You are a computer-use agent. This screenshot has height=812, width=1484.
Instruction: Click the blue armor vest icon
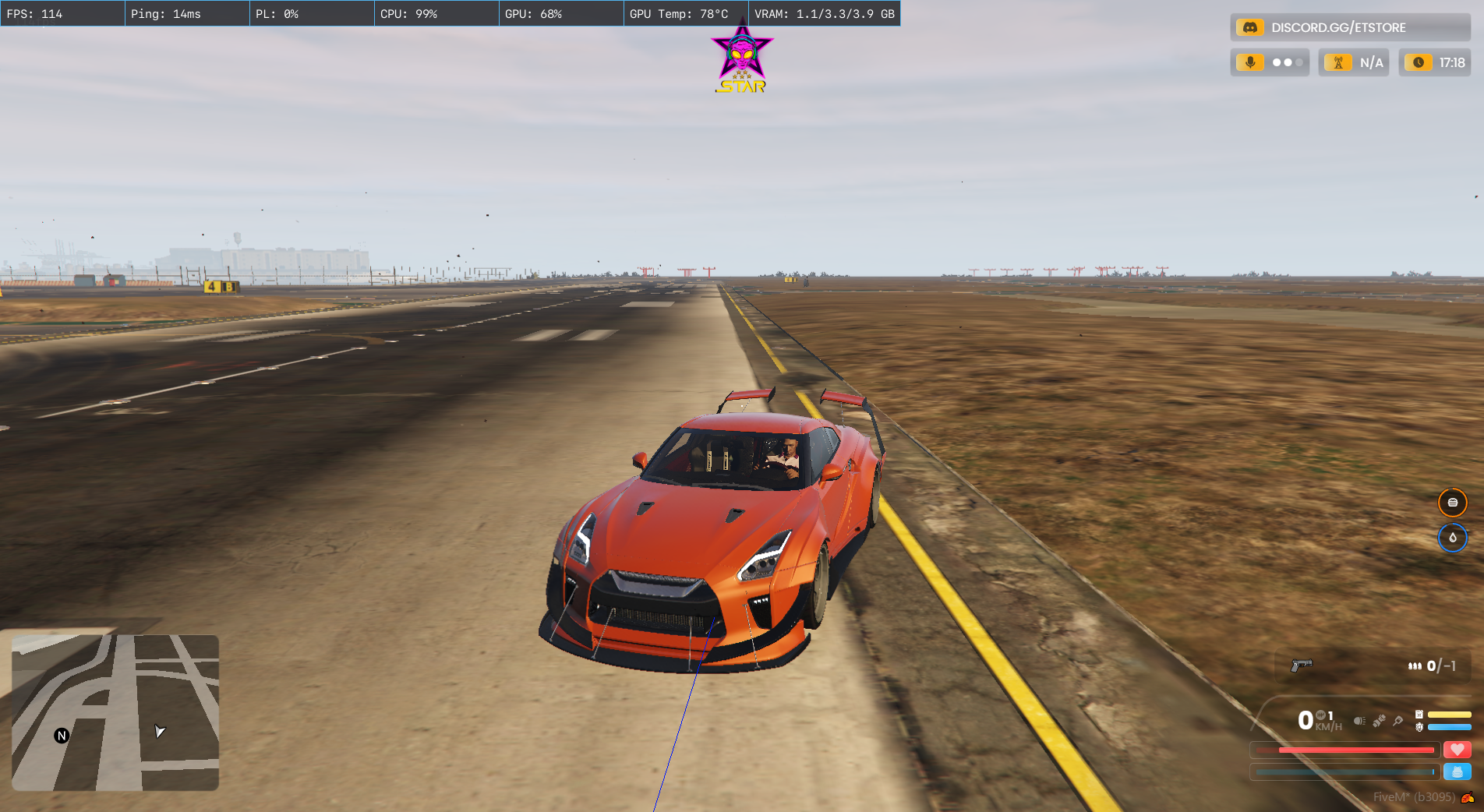click(x=1457, y=771)
